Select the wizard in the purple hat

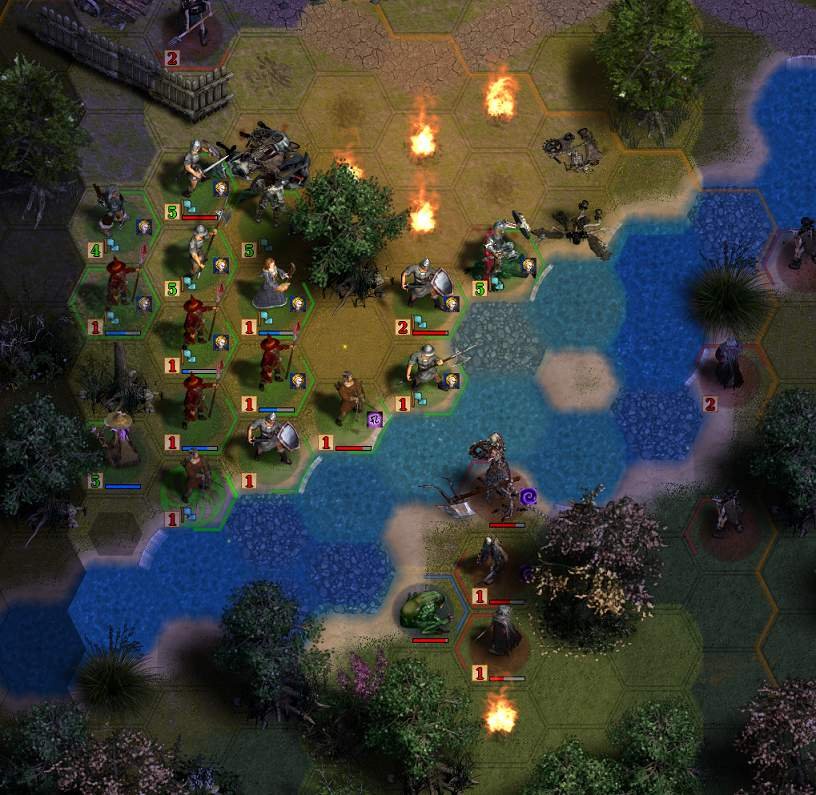click(x=118, y=438)
